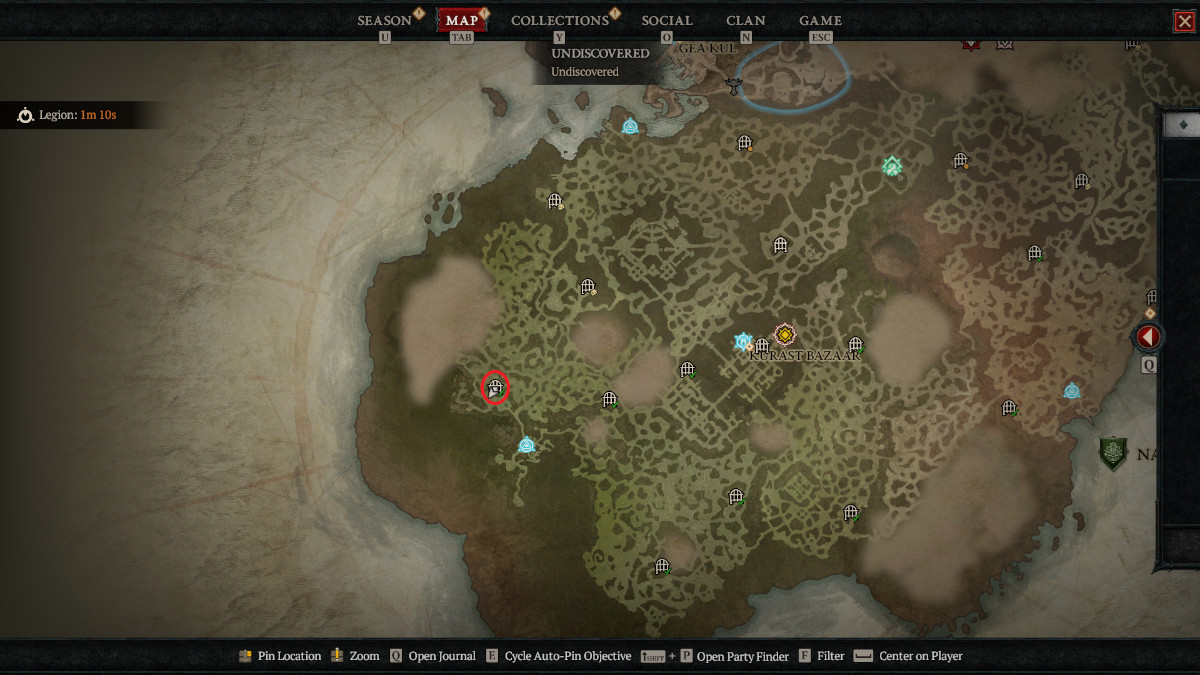The width and height of the screenshot is (1200, 675).
Task: Close the map screen
Action: (x=1184, y=21)
